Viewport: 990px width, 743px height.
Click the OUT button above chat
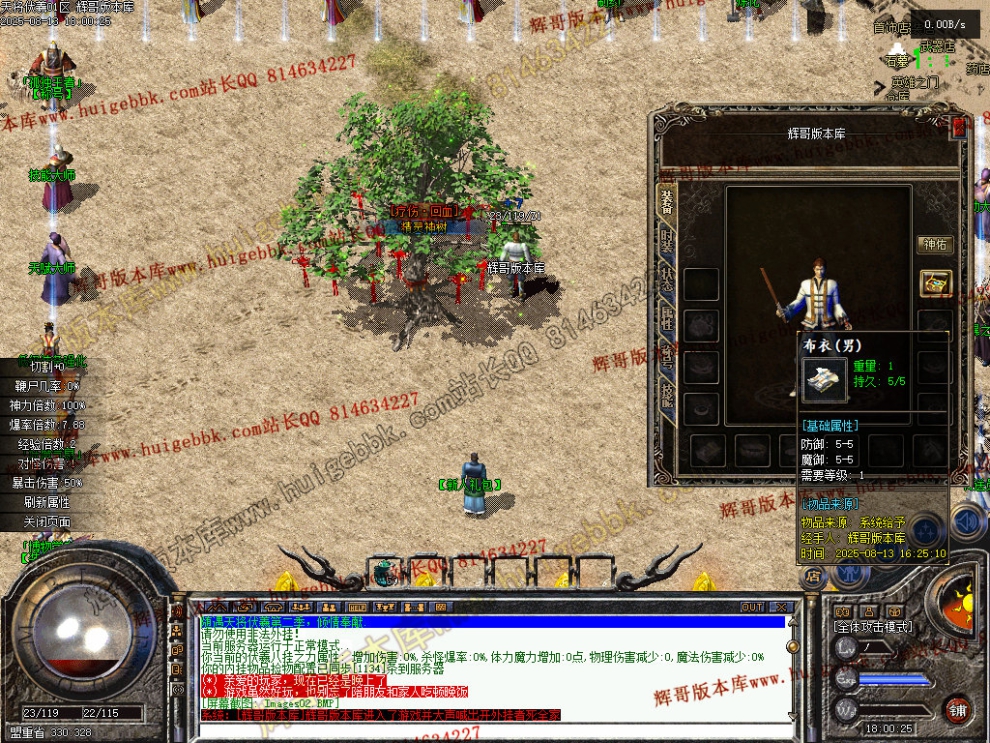[x=752, y=607]
